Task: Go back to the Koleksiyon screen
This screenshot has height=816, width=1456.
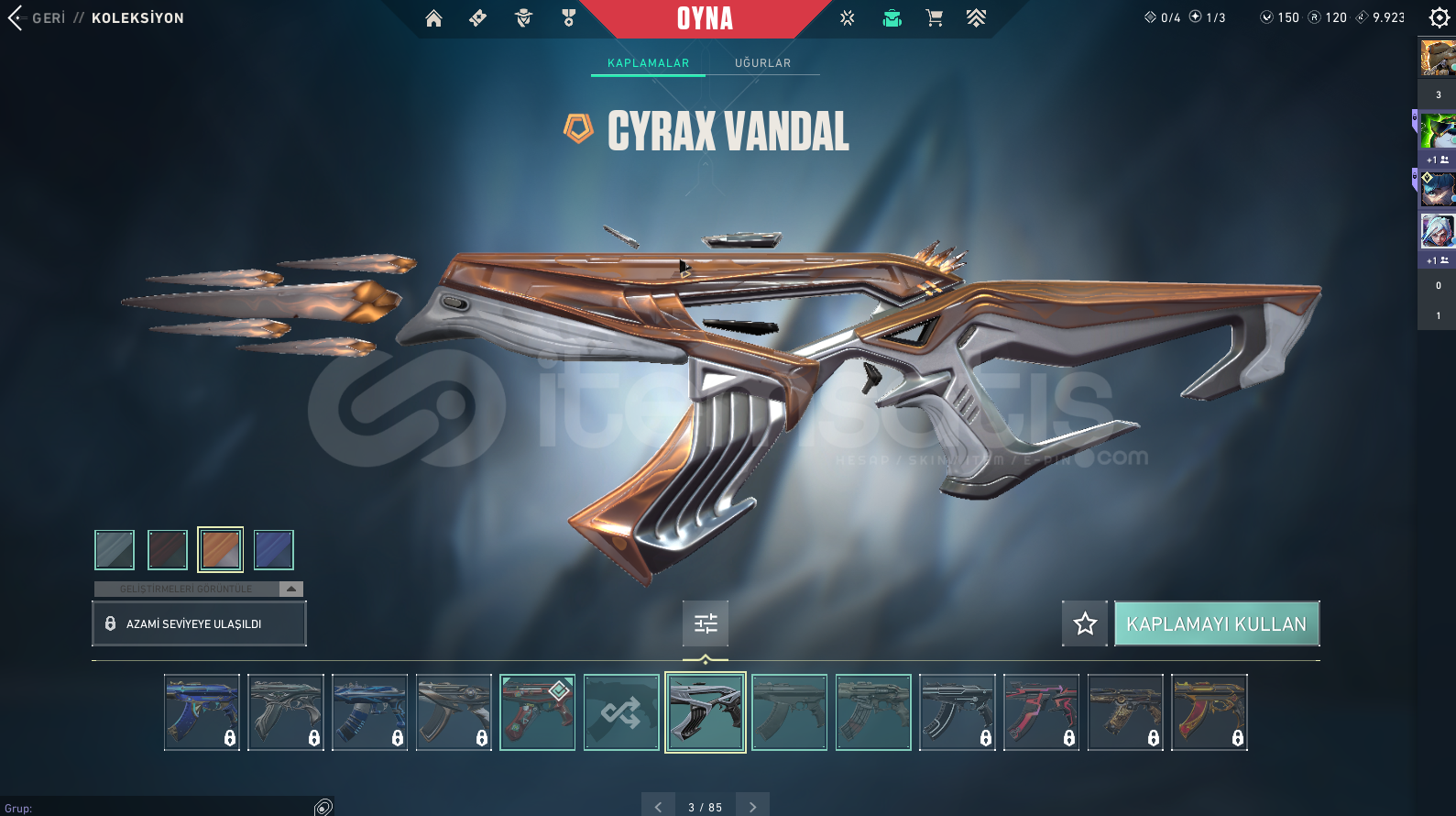Action: [37, 18]
